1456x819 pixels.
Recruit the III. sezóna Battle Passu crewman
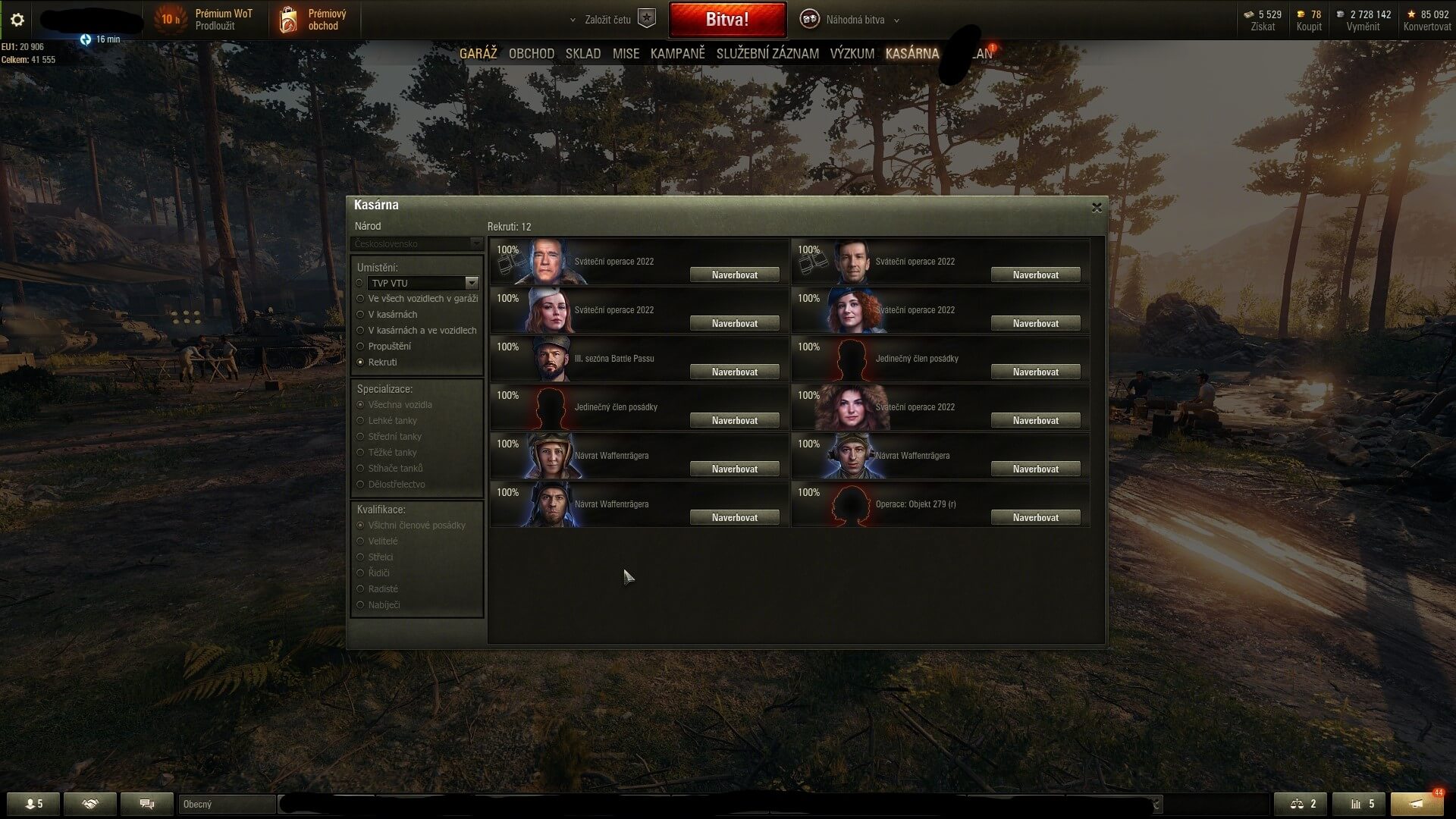(734, 372)
